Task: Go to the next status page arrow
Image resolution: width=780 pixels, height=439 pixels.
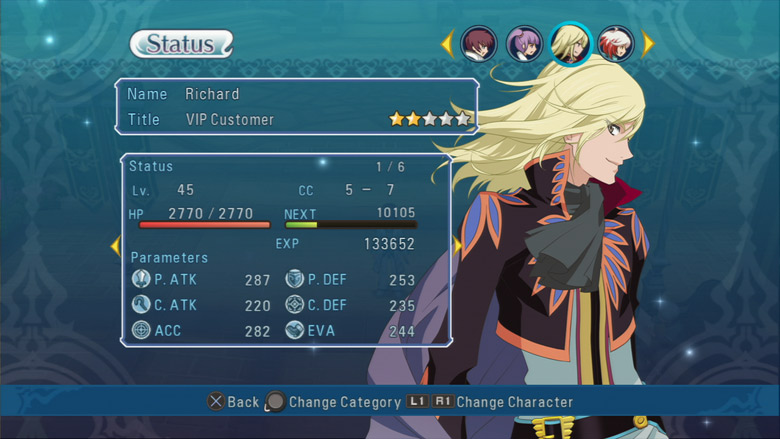Action: tap(458, 245)
